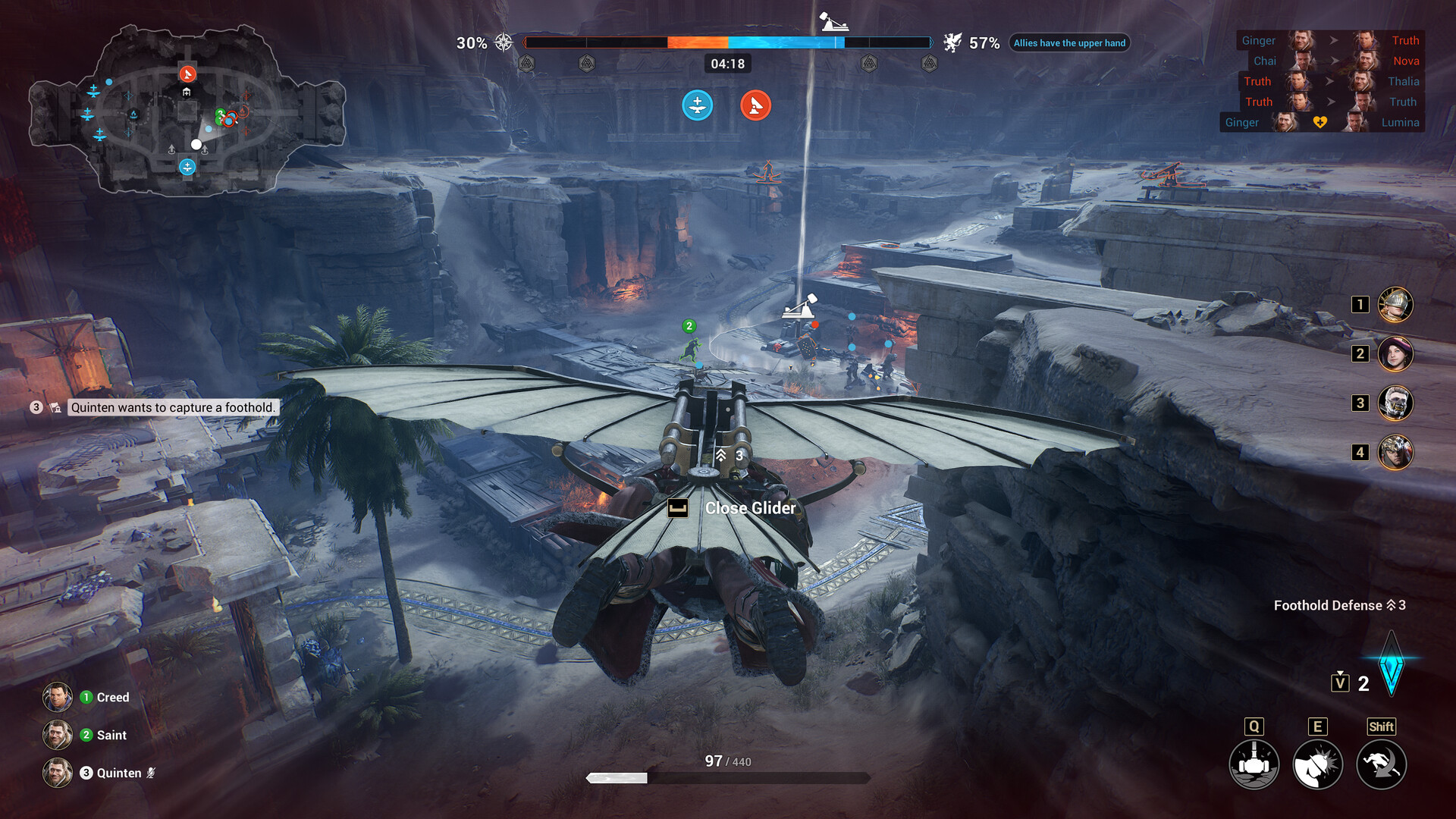Click the match timer showing 04:18

click(x=728, y=64)
